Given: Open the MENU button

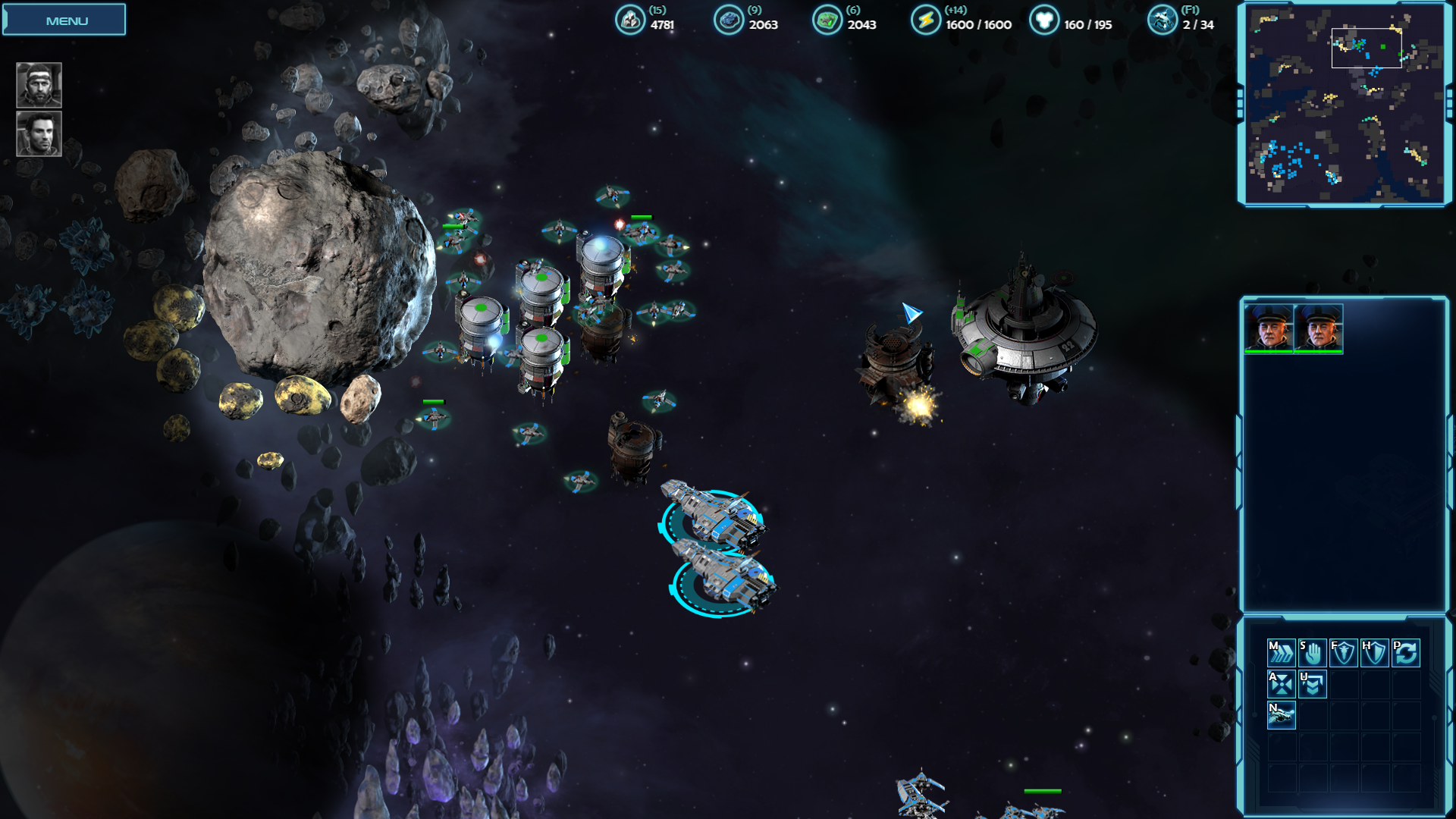Looking at the screenshot, I should pos(64,20).
